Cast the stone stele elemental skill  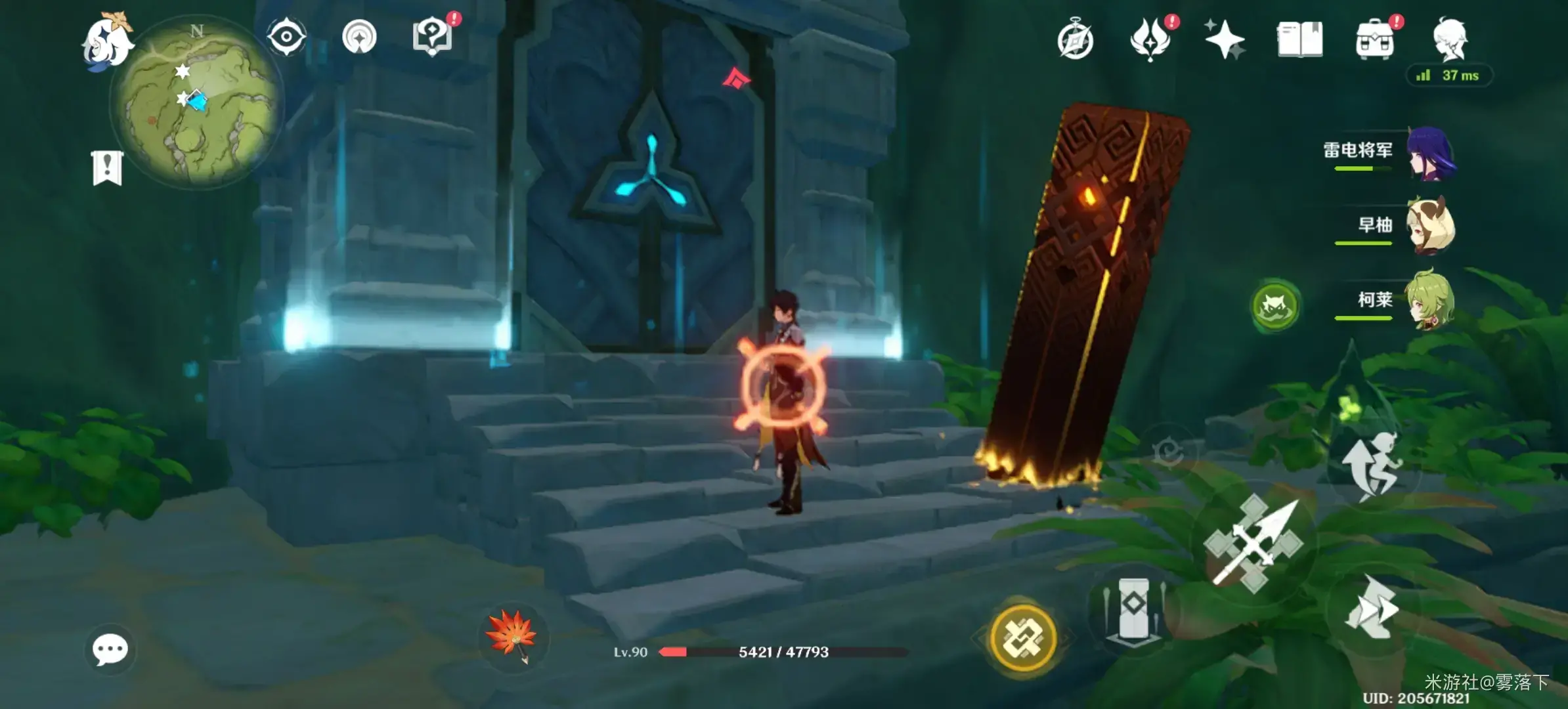click(1132, 609)
